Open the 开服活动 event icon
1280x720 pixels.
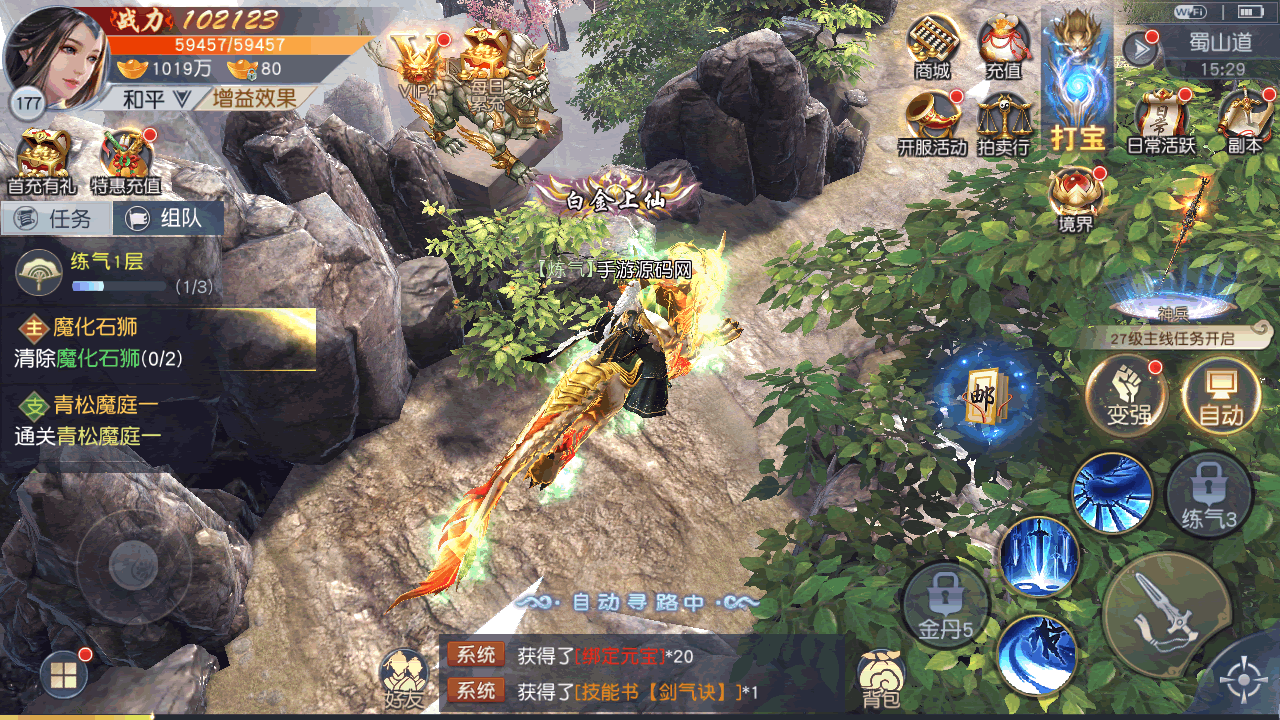tap(932, 122)
